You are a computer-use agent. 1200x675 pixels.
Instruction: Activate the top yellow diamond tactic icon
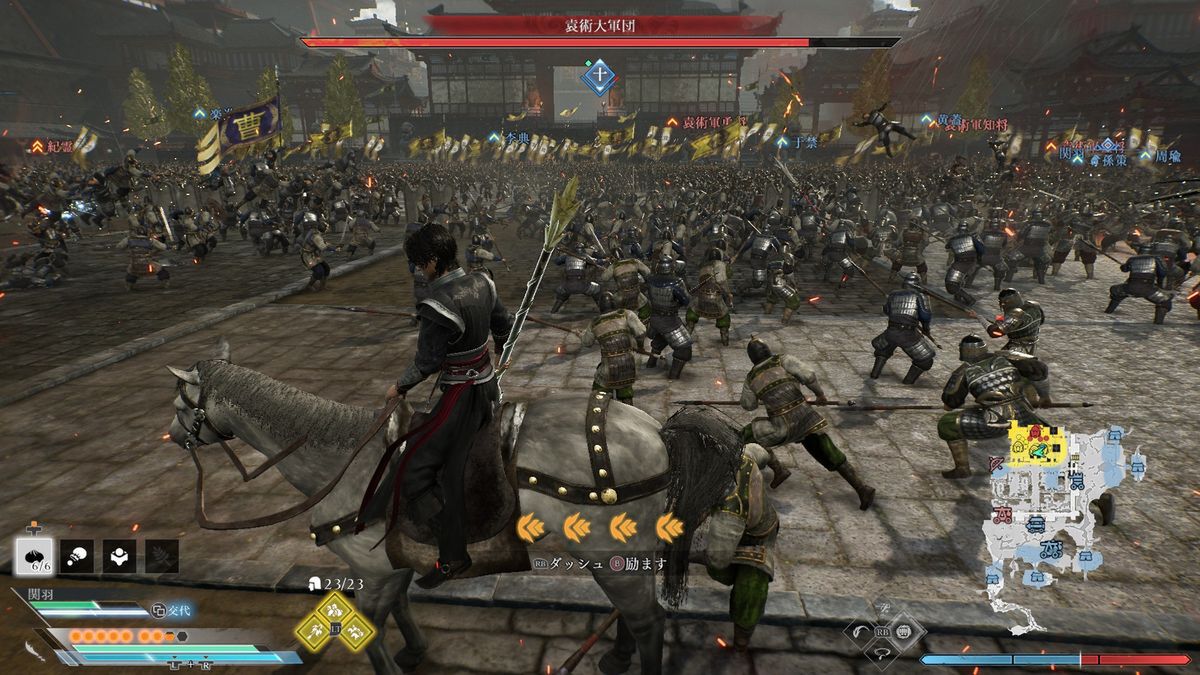tap(335, 609)
